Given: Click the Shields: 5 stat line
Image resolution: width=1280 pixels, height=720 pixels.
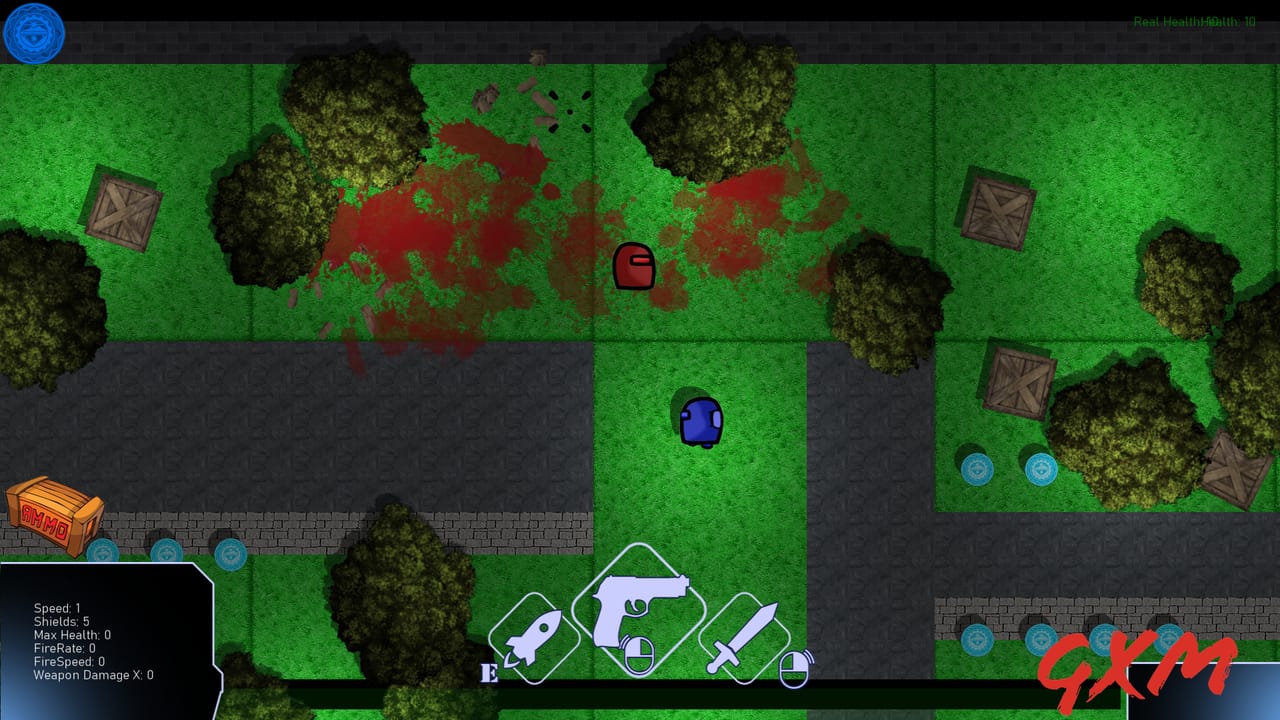Looking at the screenshot, I should coord(60,620).
